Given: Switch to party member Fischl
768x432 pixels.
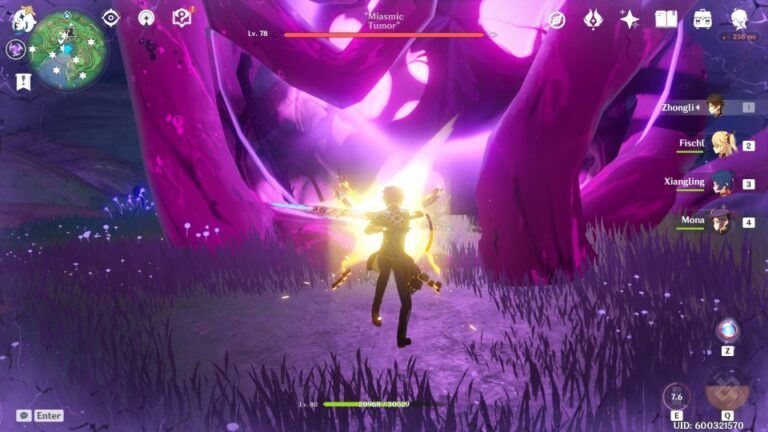Looking at the screenshot, I should (720, 144).
